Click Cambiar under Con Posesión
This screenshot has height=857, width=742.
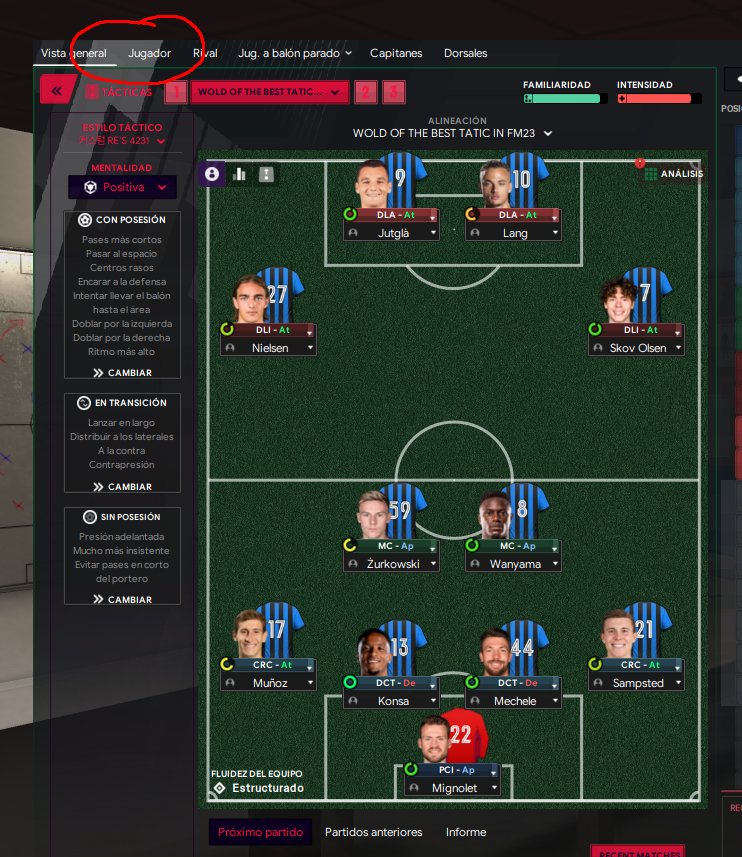(122, 373)
